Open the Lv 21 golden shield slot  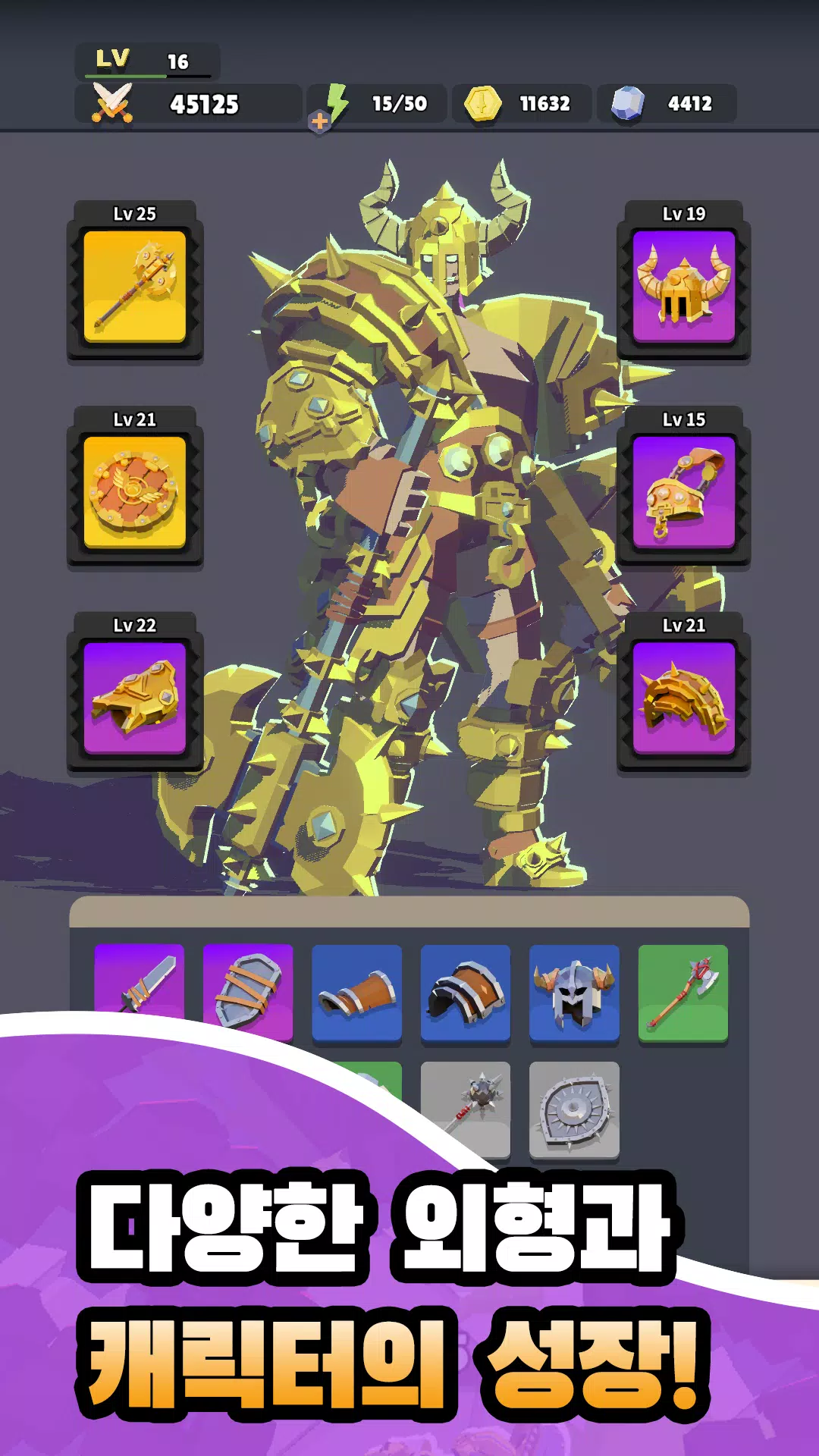coord(135,491)
